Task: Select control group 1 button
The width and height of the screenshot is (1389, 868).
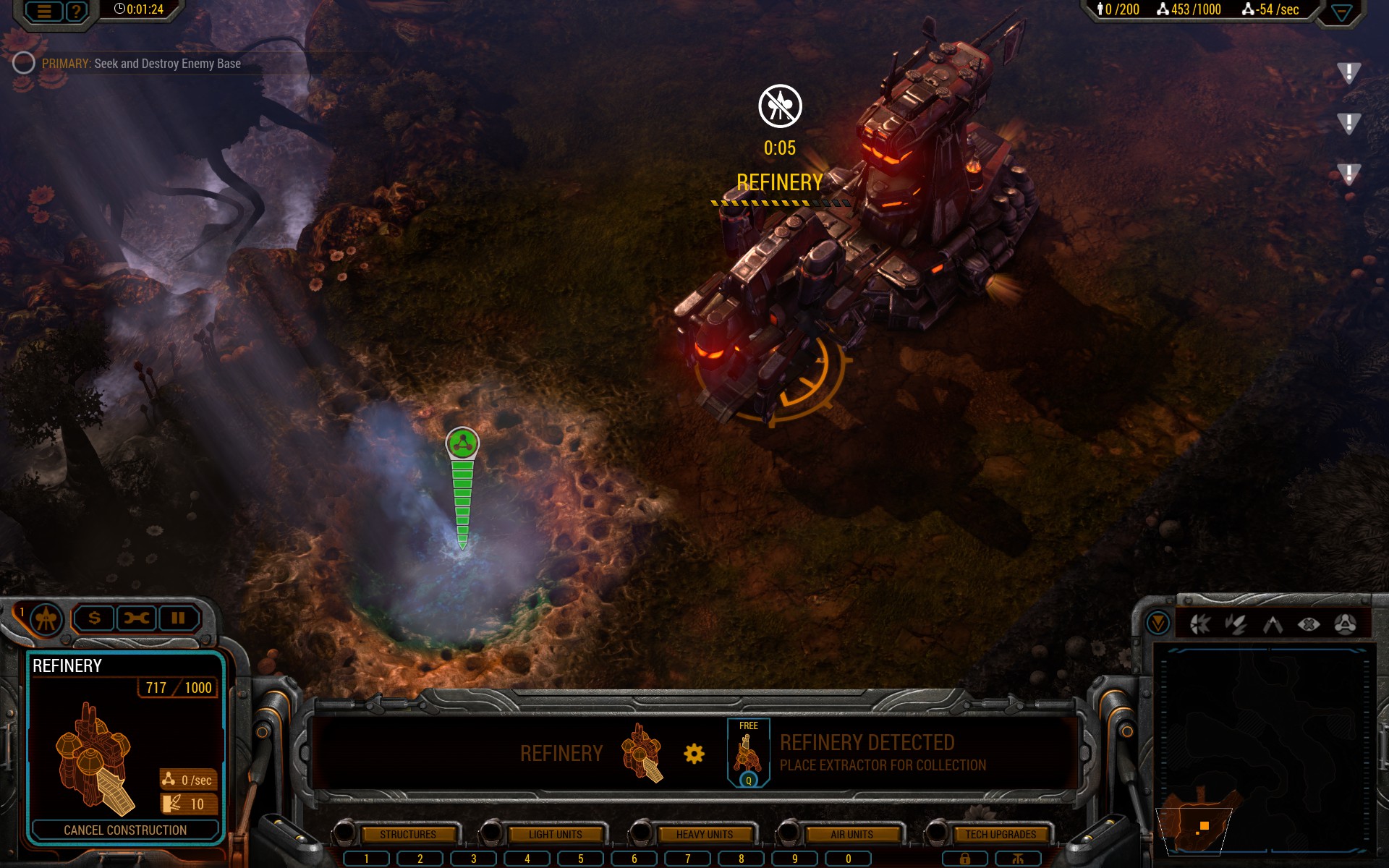Action: click(367, 859)
